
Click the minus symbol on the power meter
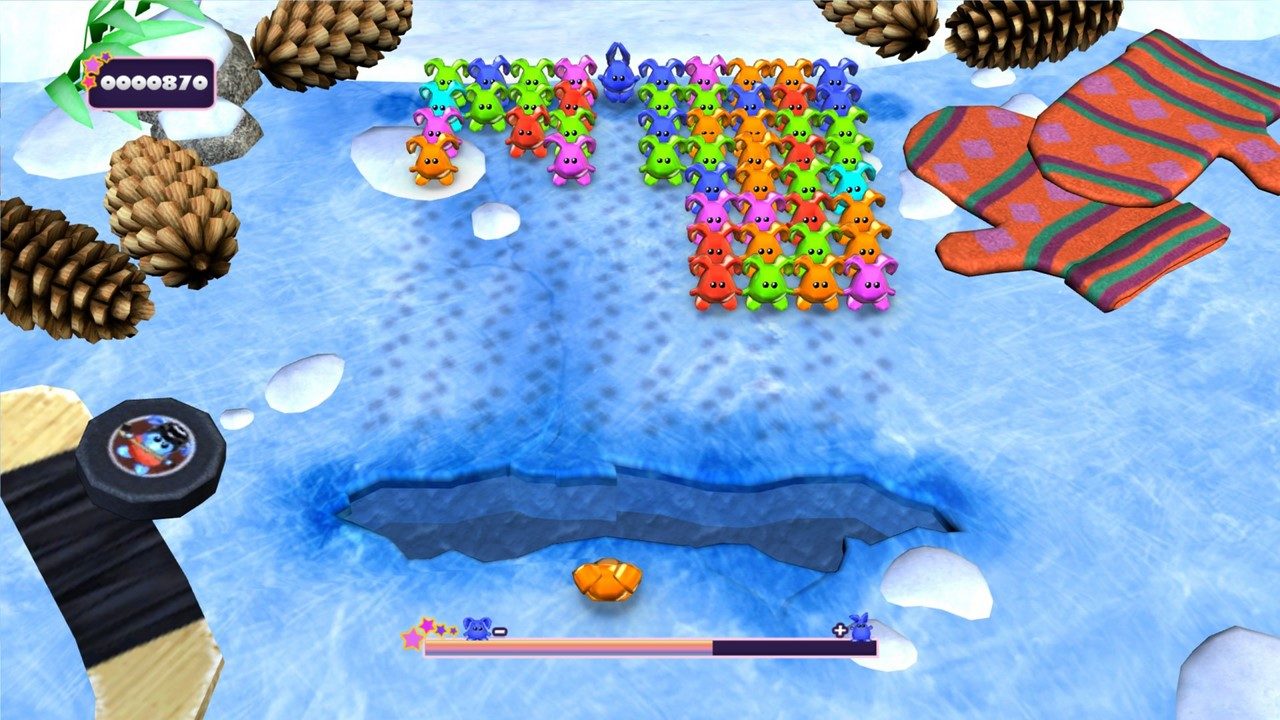500,630
